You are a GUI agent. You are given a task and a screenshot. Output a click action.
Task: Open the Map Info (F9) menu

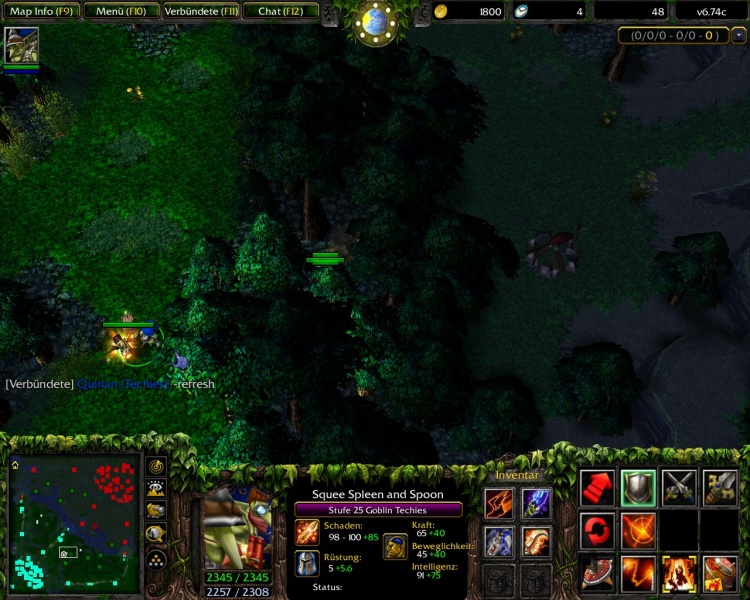point(40,11)
